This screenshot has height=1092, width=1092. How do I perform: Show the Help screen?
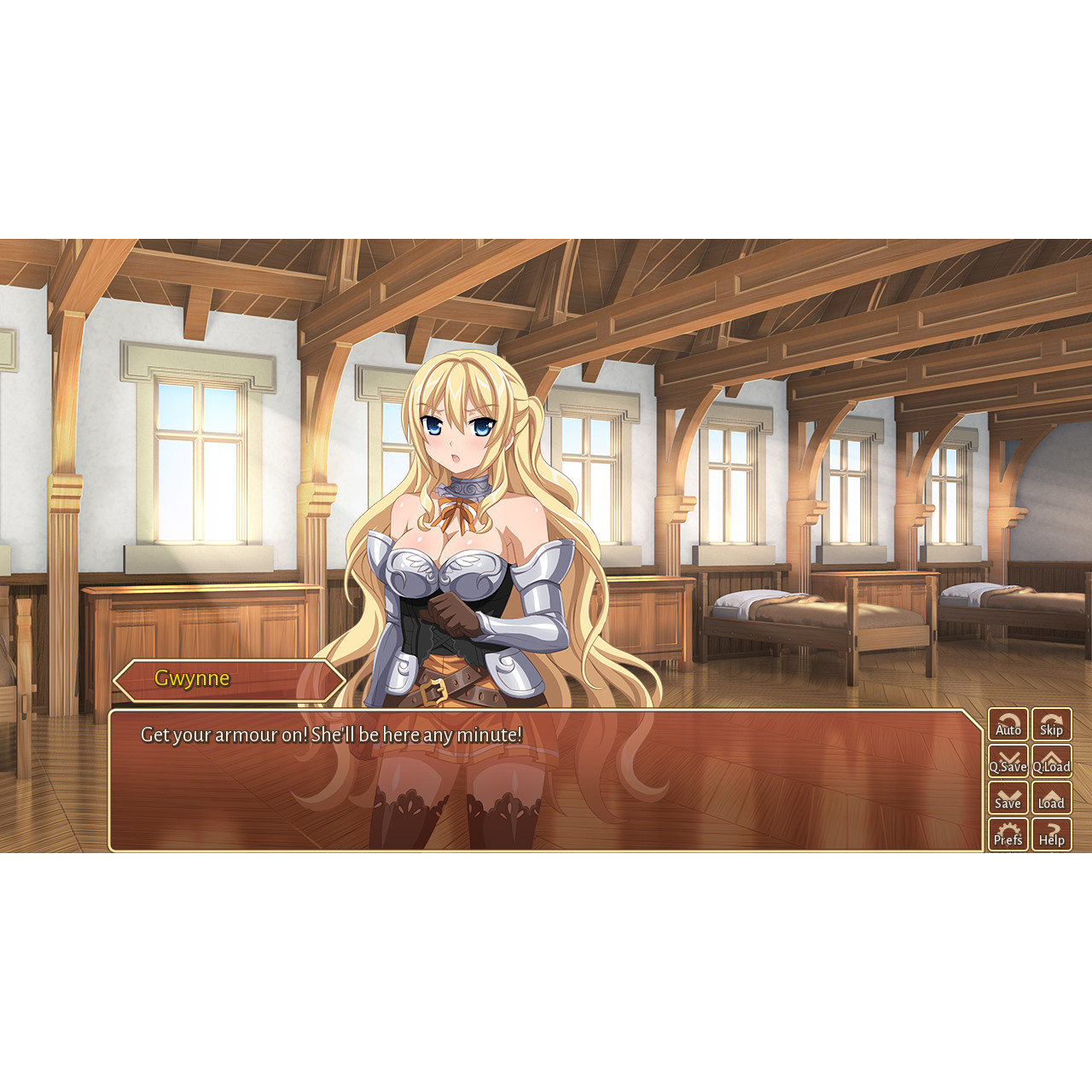1051,834
